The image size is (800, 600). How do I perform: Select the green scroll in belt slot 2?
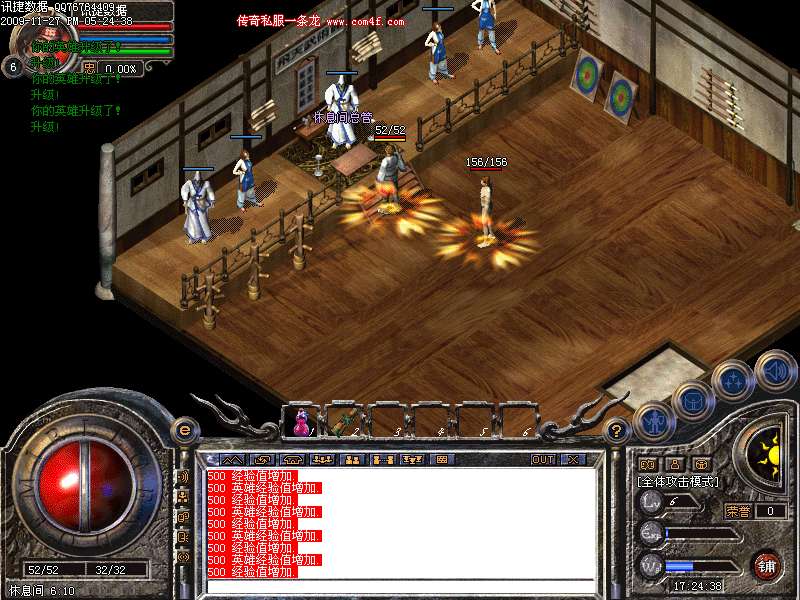click(342, 420)
